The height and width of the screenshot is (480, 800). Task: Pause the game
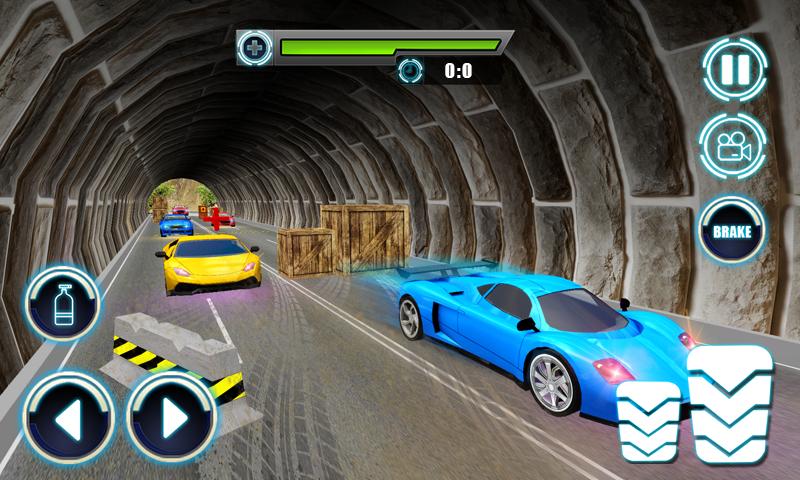point(735,68)
